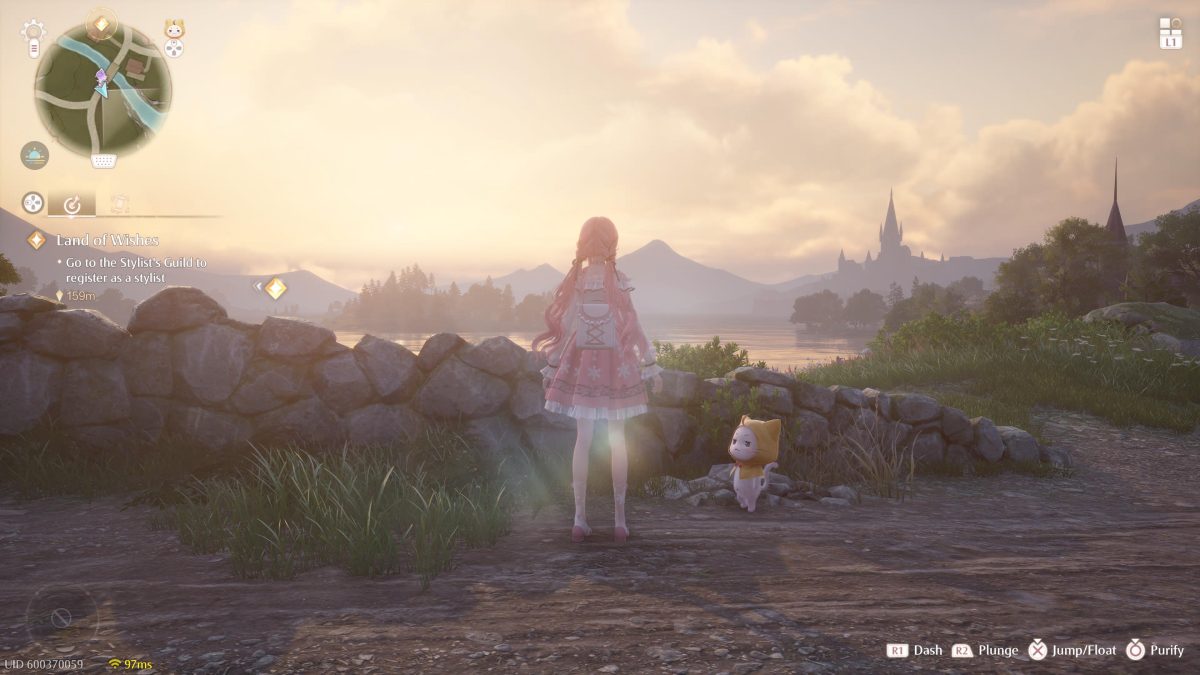Open the grid menu icon in top-right corner
This screenshot has height=675, width=1200.
point(1170,27)
